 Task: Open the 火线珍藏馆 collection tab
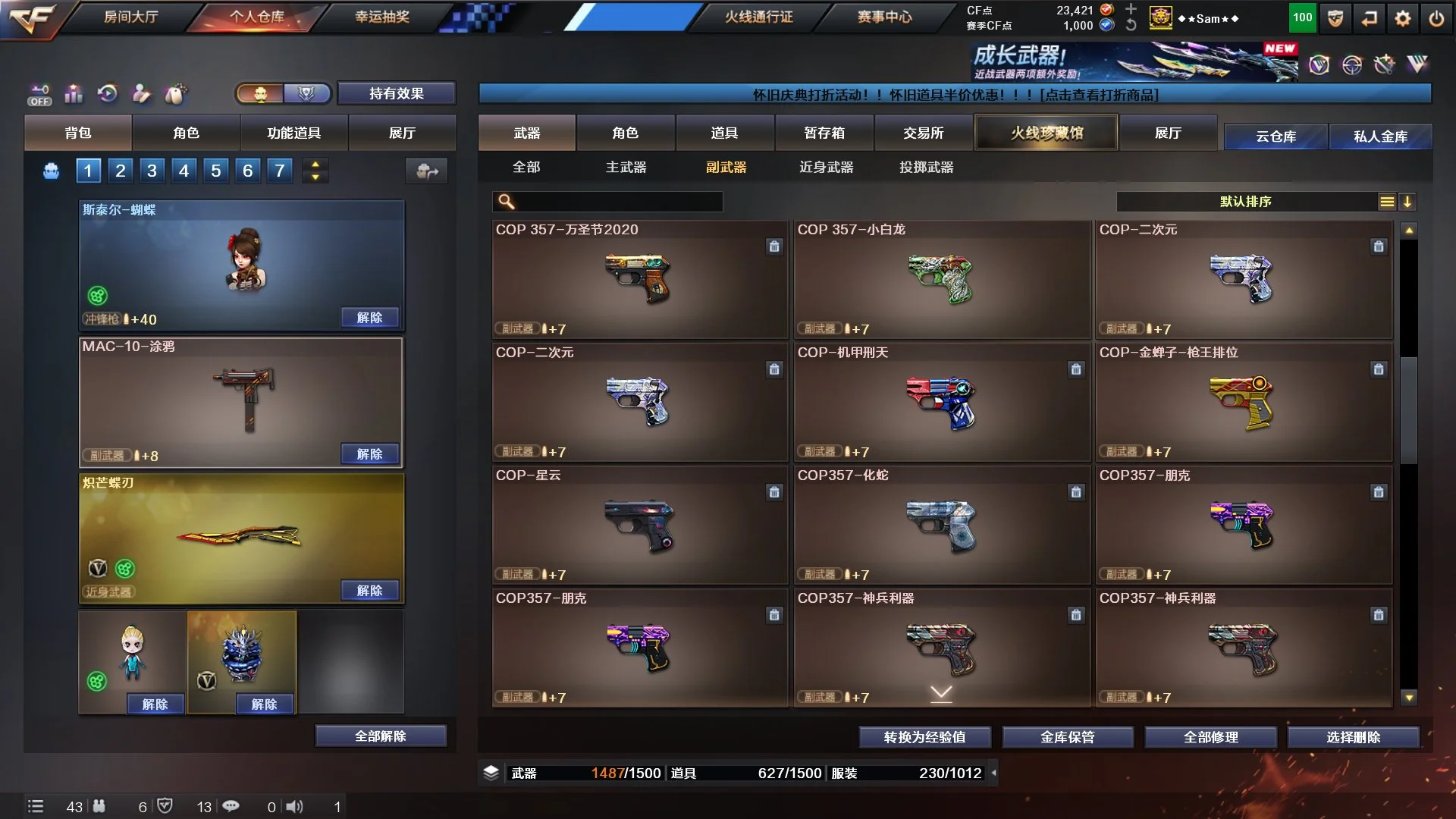[x=1046, y=133]
